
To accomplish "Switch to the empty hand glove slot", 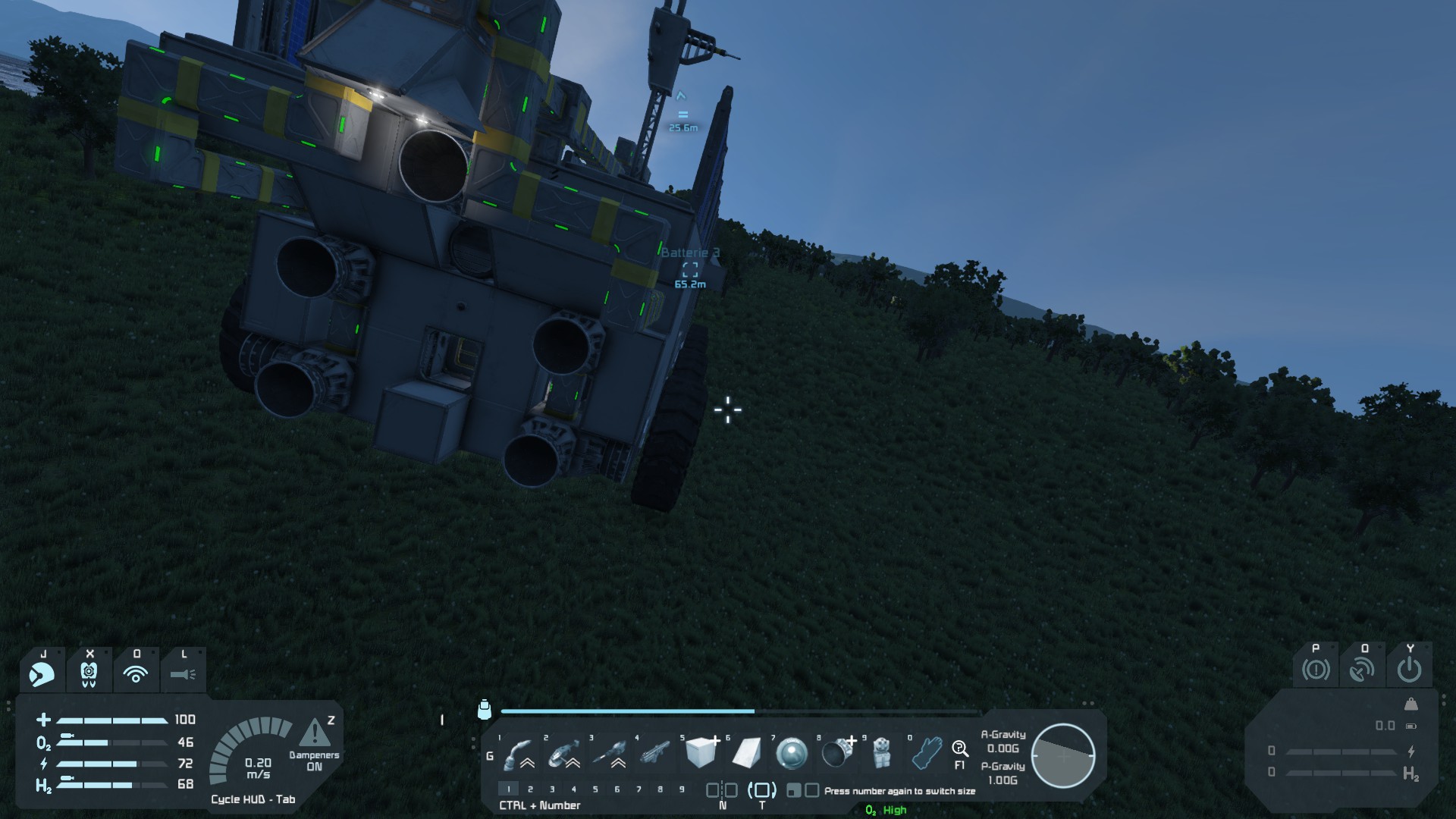I will point(926,753).
